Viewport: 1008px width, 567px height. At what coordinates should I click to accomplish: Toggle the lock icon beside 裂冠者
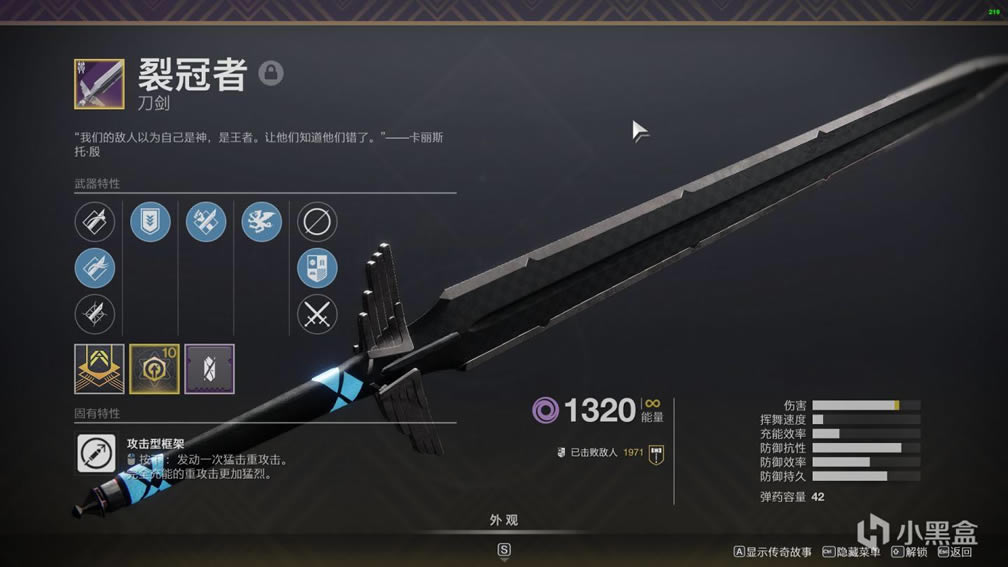tap(271, 73)
